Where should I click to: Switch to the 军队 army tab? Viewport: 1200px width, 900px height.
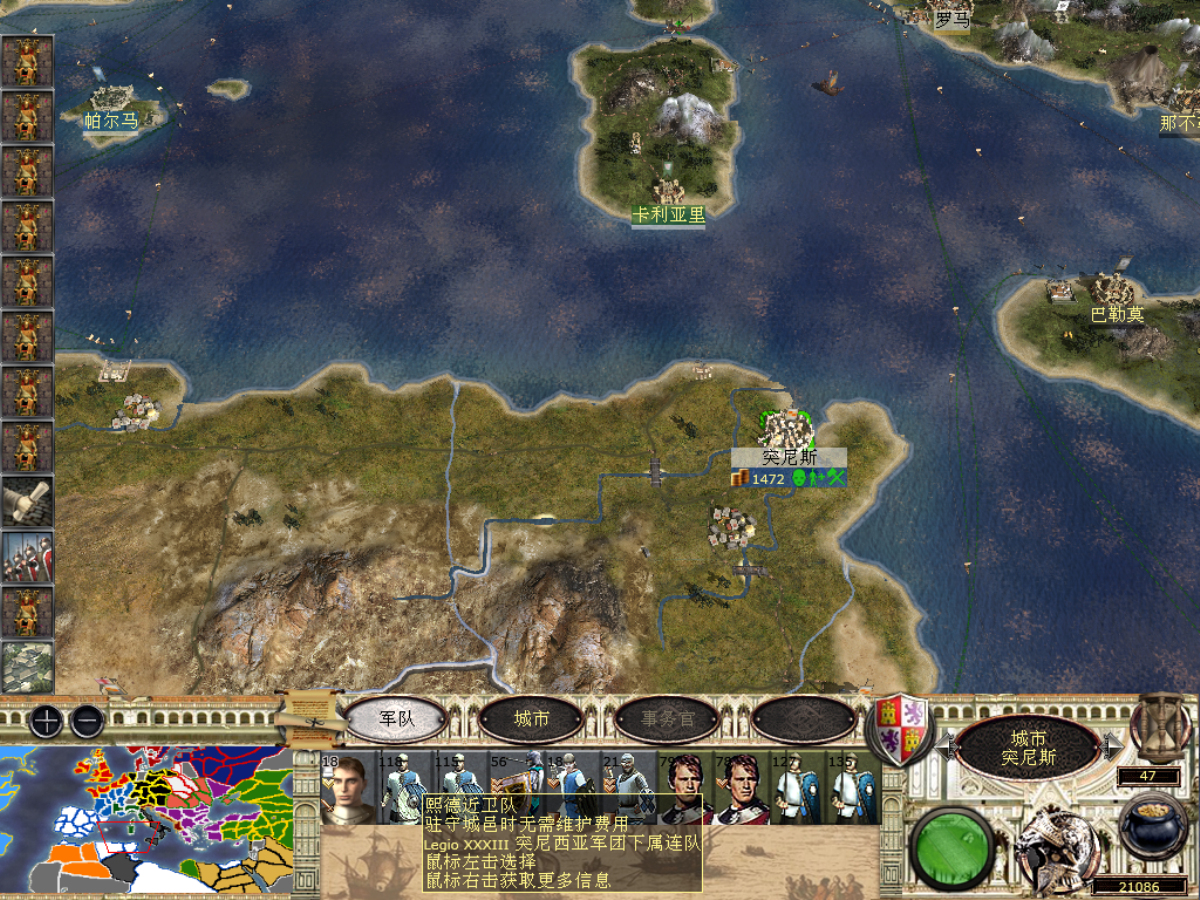[396, 718]
